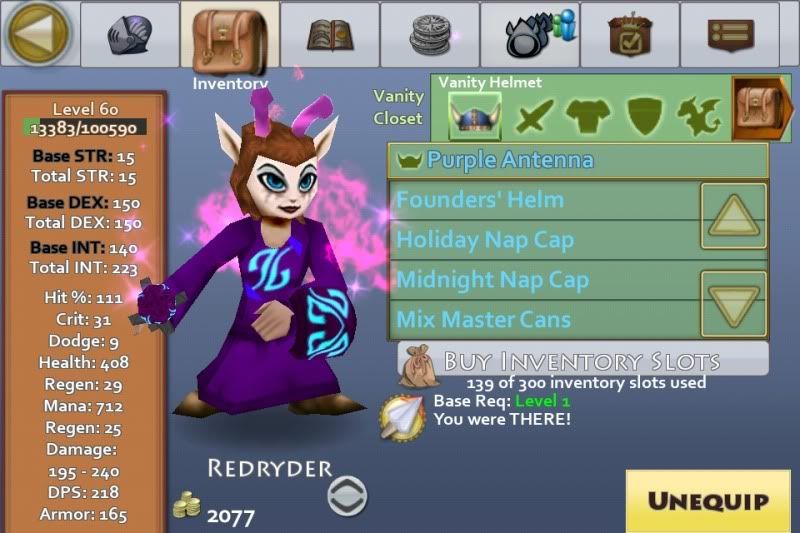Select the Vanity Helmet category
The height and width of the screenshot is (533, 800).
474,116
